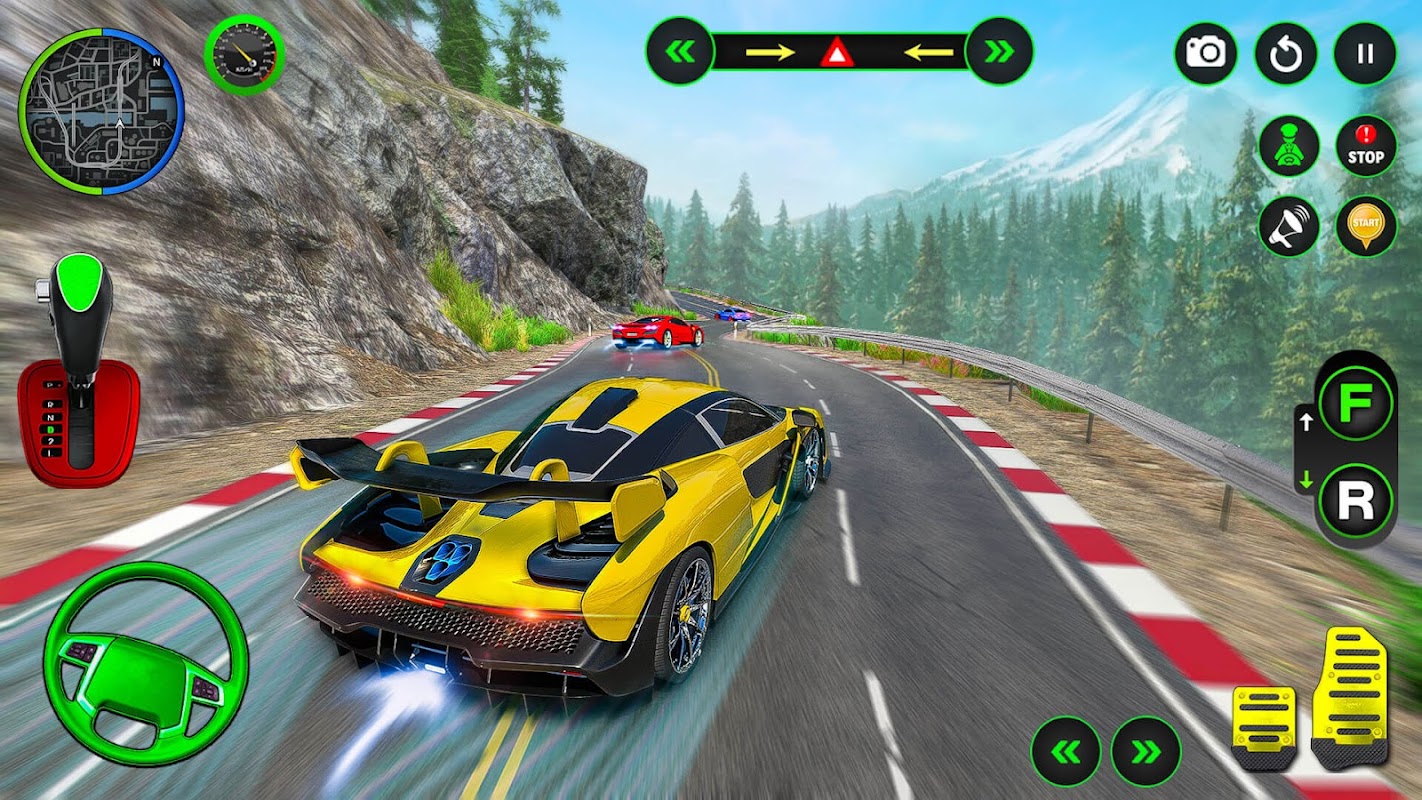
Task: Pause the game
Action: [1365, 53]
